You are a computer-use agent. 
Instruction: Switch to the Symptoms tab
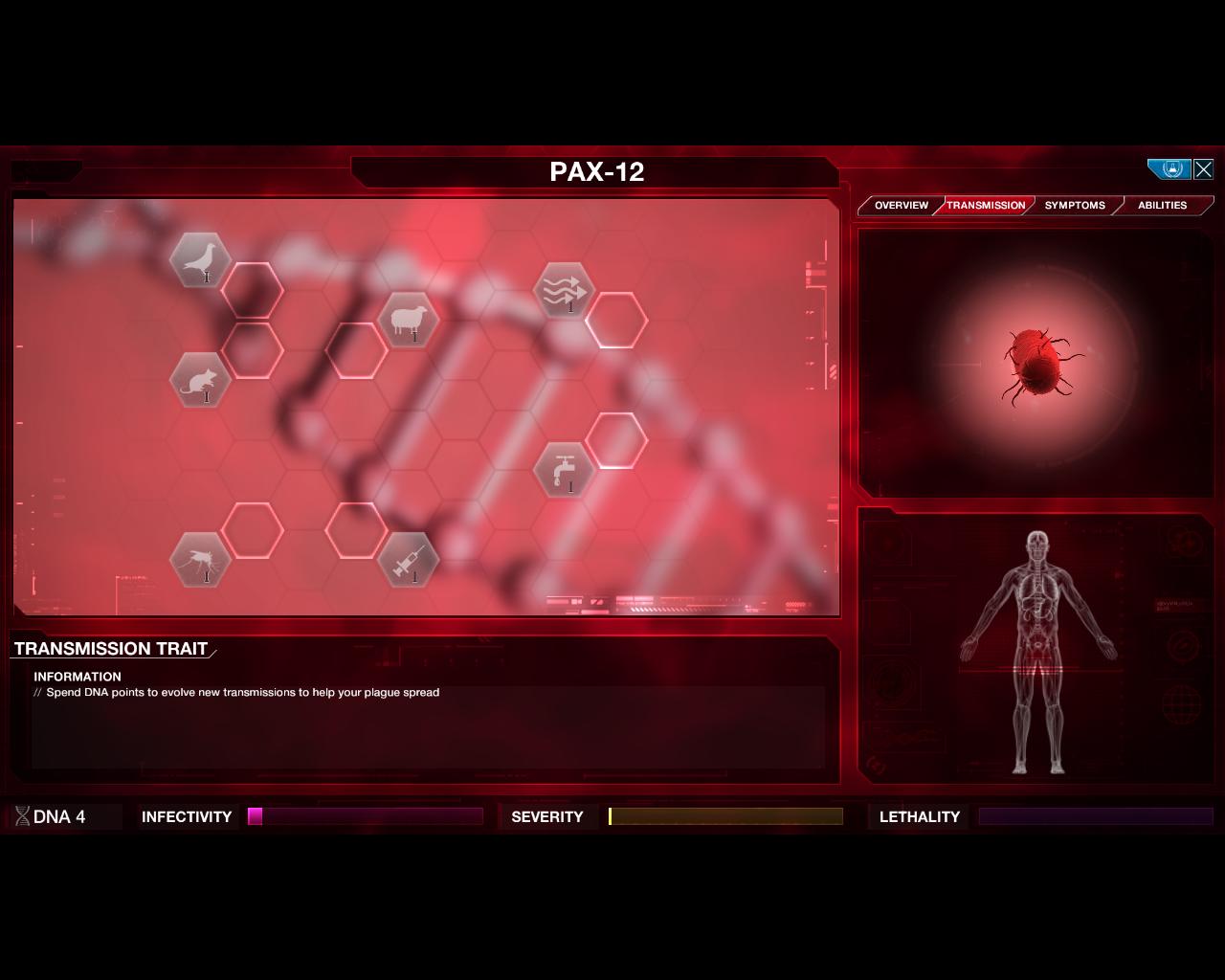[1075, 205]
